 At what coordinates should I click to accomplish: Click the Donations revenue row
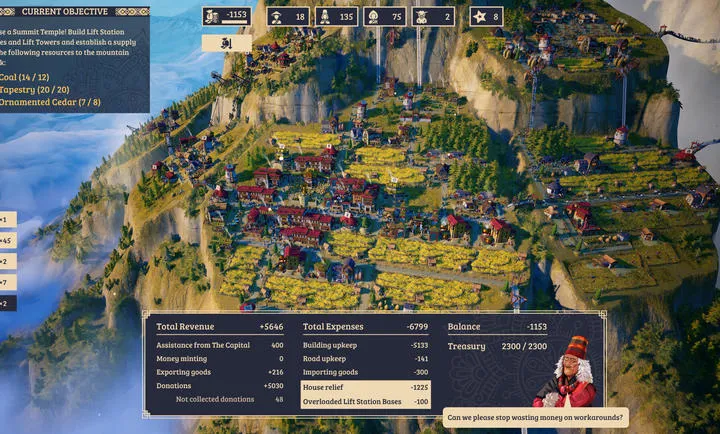pyautogui.click(x=220, y=386)
